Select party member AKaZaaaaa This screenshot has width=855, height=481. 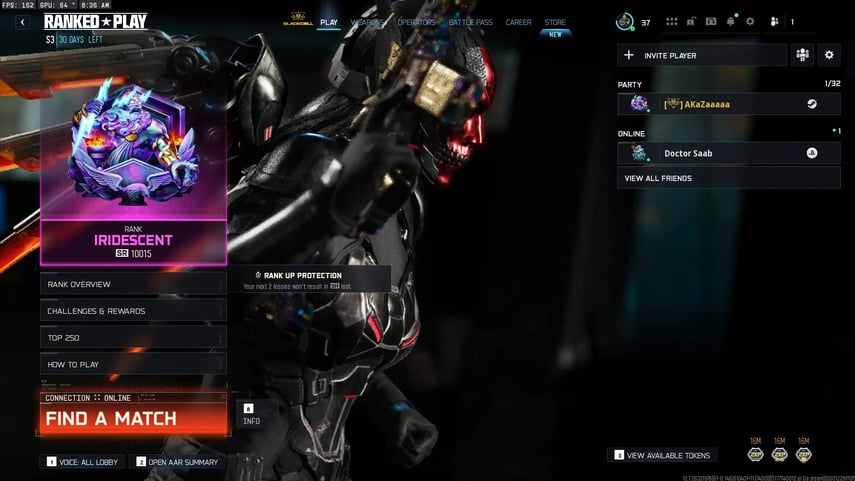(x=722, y=104)
